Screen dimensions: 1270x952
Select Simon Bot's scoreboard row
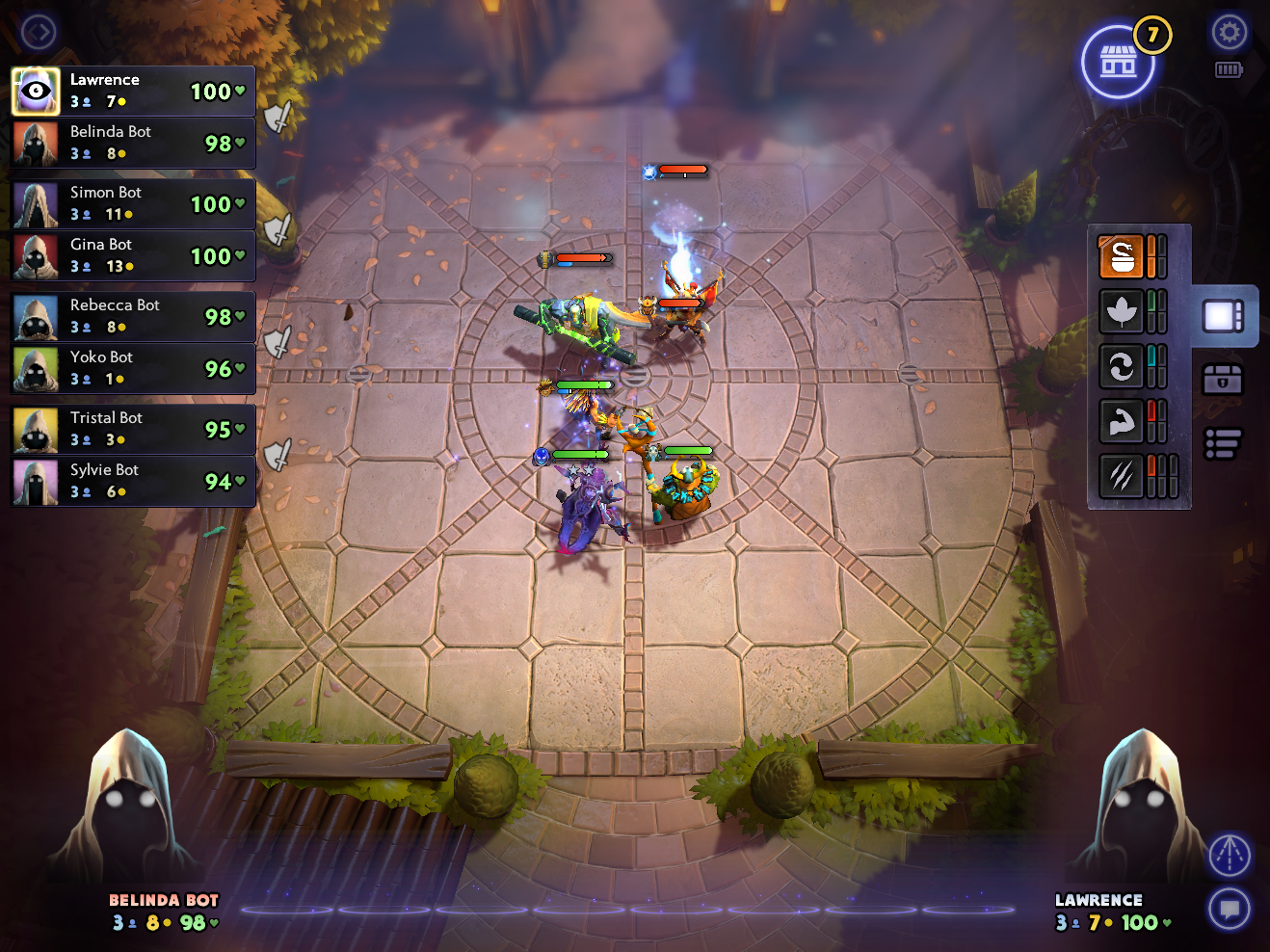click(x=133, y=203)
